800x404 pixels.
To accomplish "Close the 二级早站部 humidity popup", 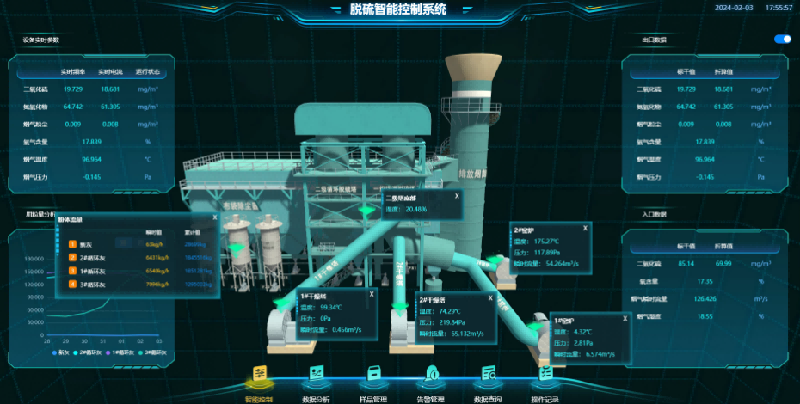I will pyautogui.click(x=456, y=196).
